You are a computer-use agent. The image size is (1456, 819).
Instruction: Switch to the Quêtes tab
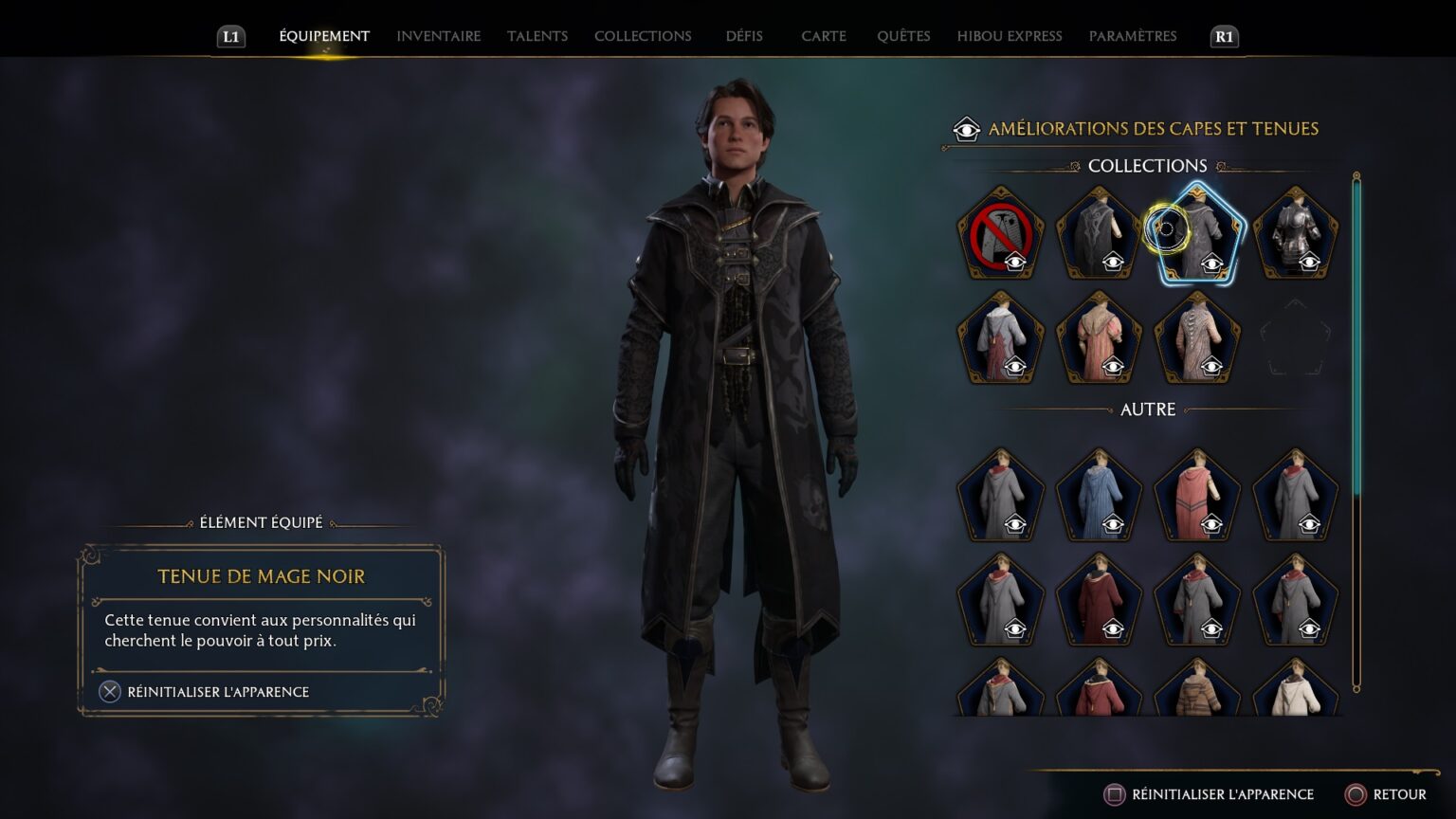click(x=902, y=36)
